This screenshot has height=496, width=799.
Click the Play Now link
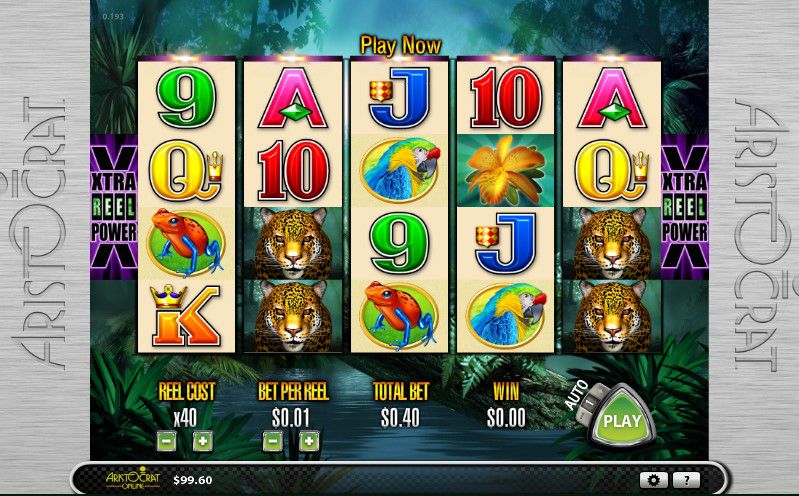click(x=400, y=46)
